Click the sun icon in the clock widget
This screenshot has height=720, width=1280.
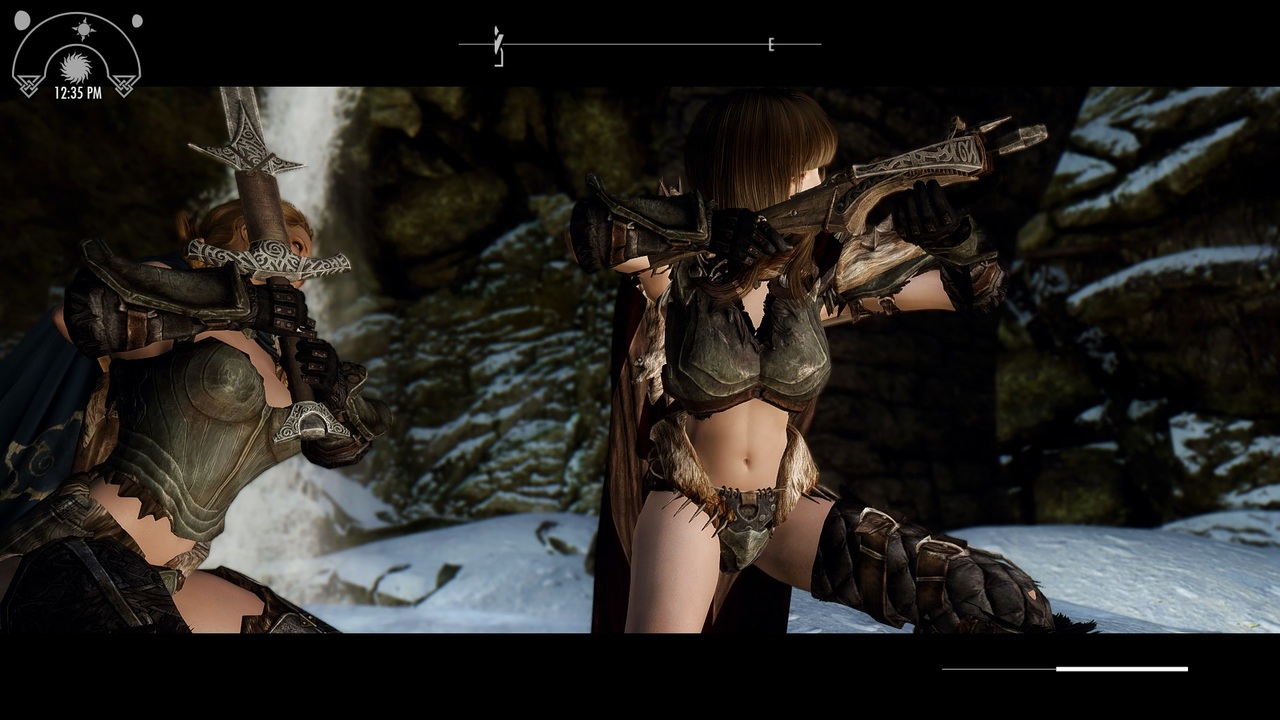pyautogui.click(x=84, y=28)
